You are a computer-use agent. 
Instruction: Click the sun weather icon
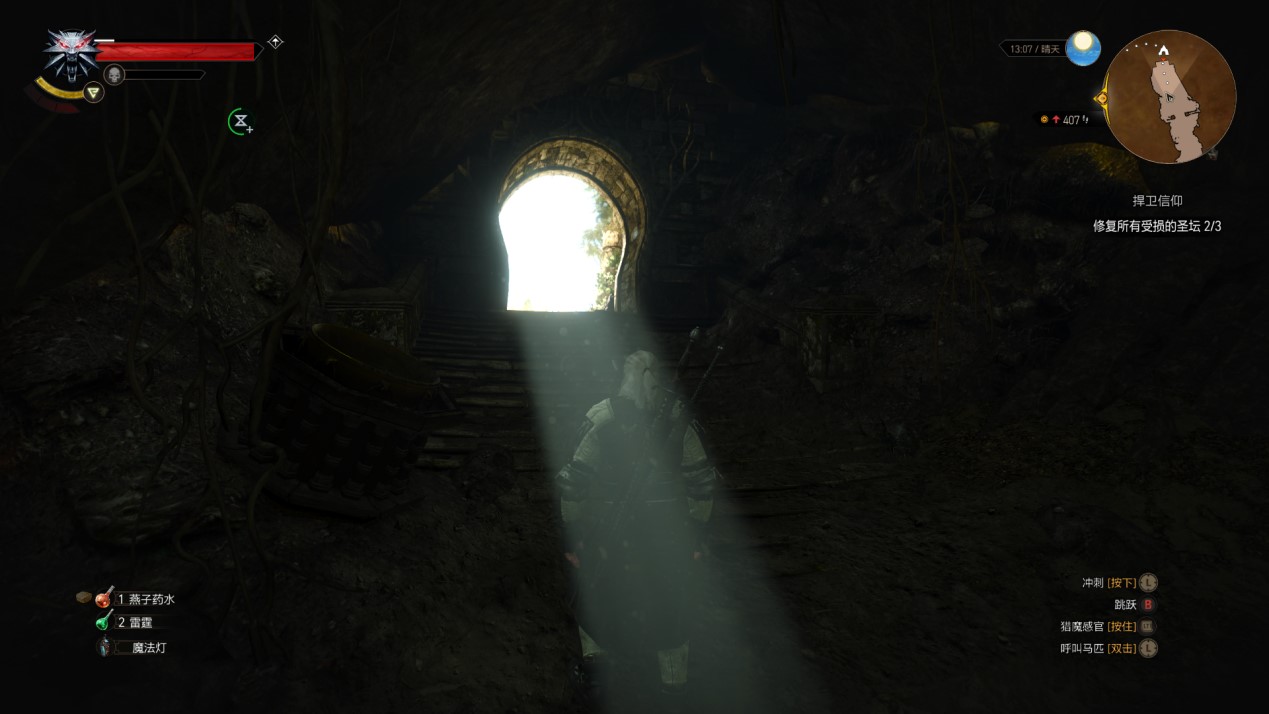(1082, 48)
